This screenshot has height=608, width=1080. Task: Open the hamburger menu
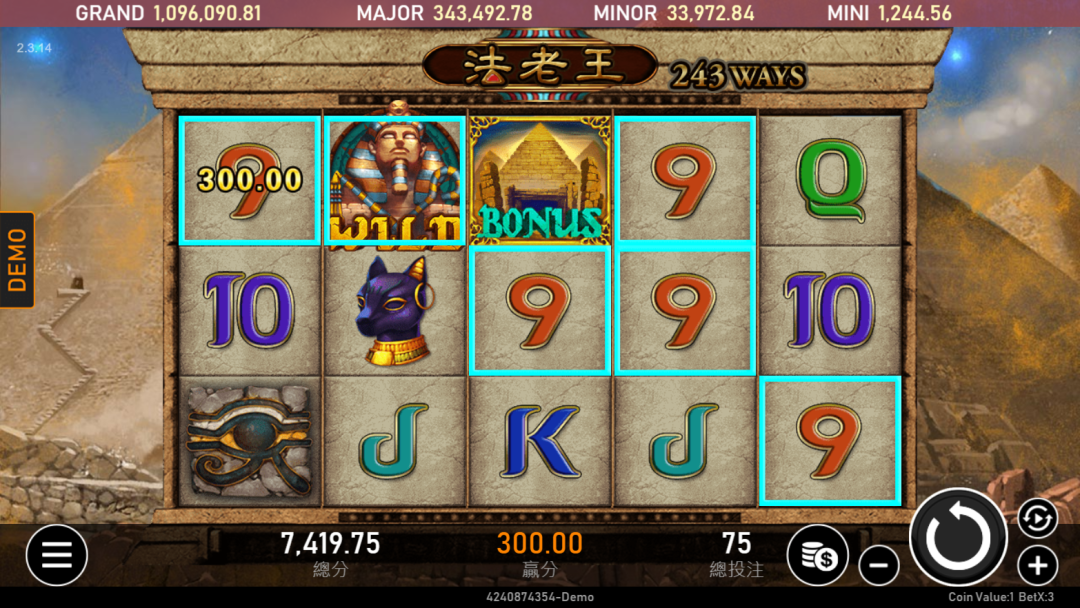tap(56, 555)
